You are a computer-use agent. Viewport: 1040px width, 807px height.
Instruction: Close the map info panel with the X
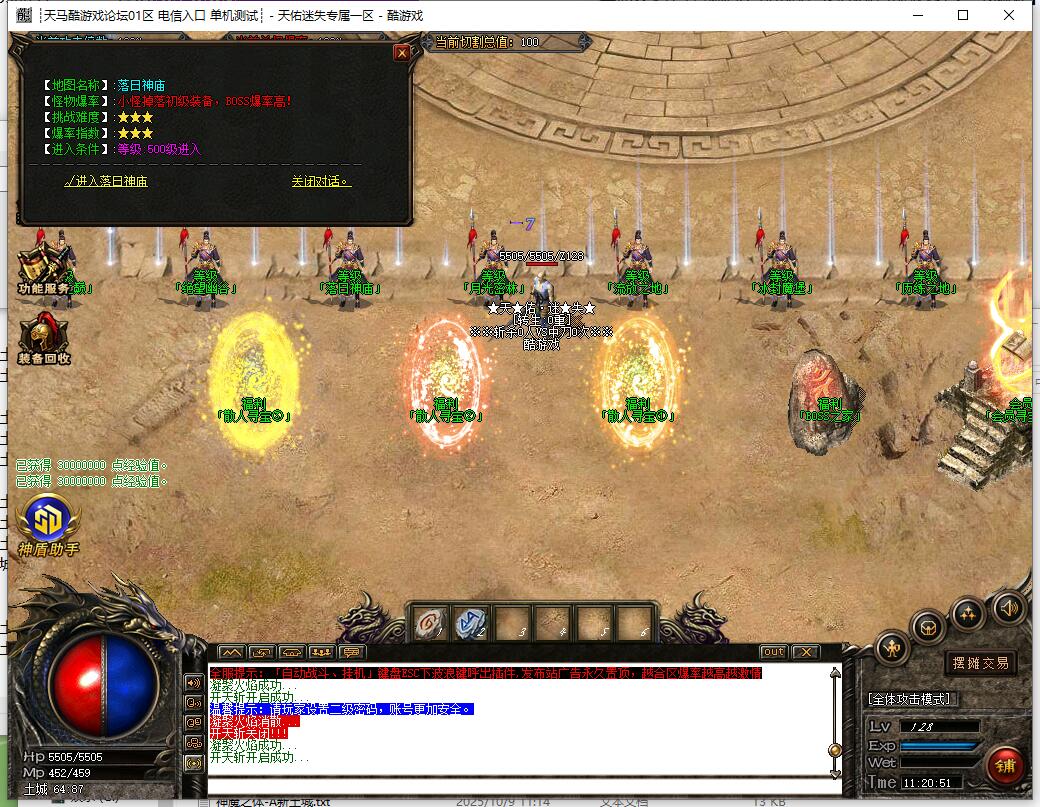click(x=402, y=53)
